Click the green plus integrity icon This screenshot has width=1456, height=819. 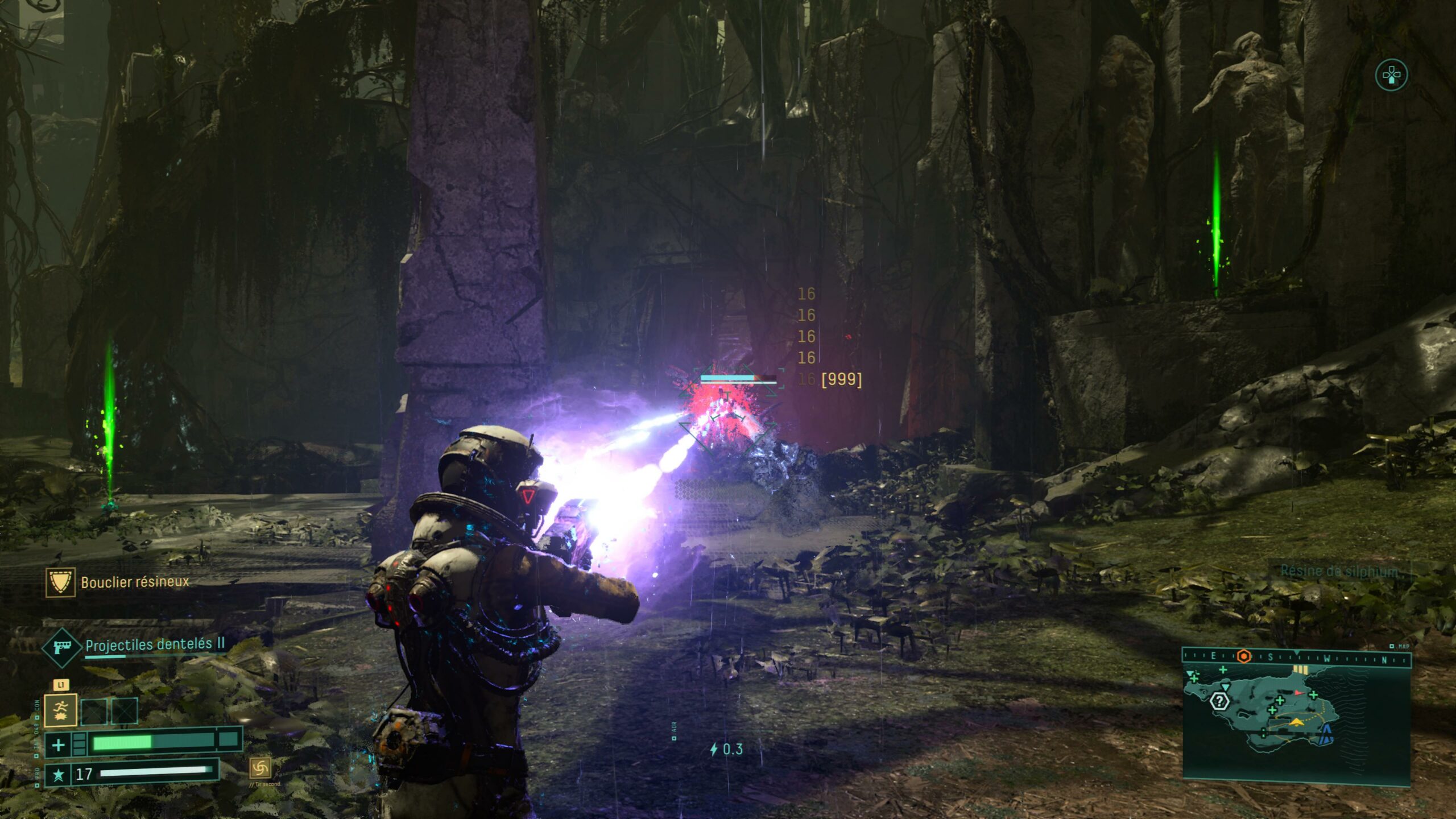click(58, 744)
